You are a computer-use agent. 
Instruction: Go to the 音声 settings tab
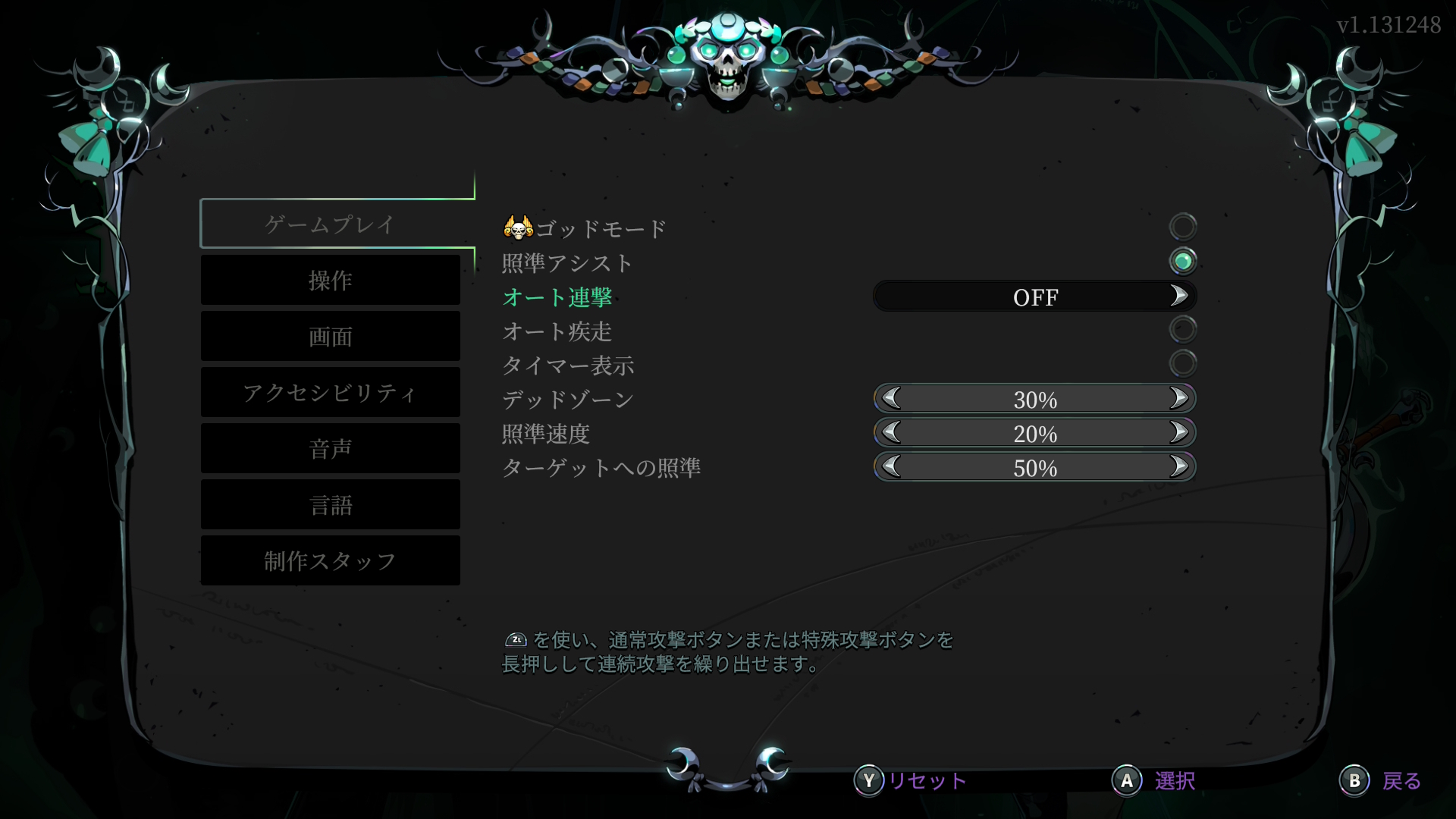331,449
